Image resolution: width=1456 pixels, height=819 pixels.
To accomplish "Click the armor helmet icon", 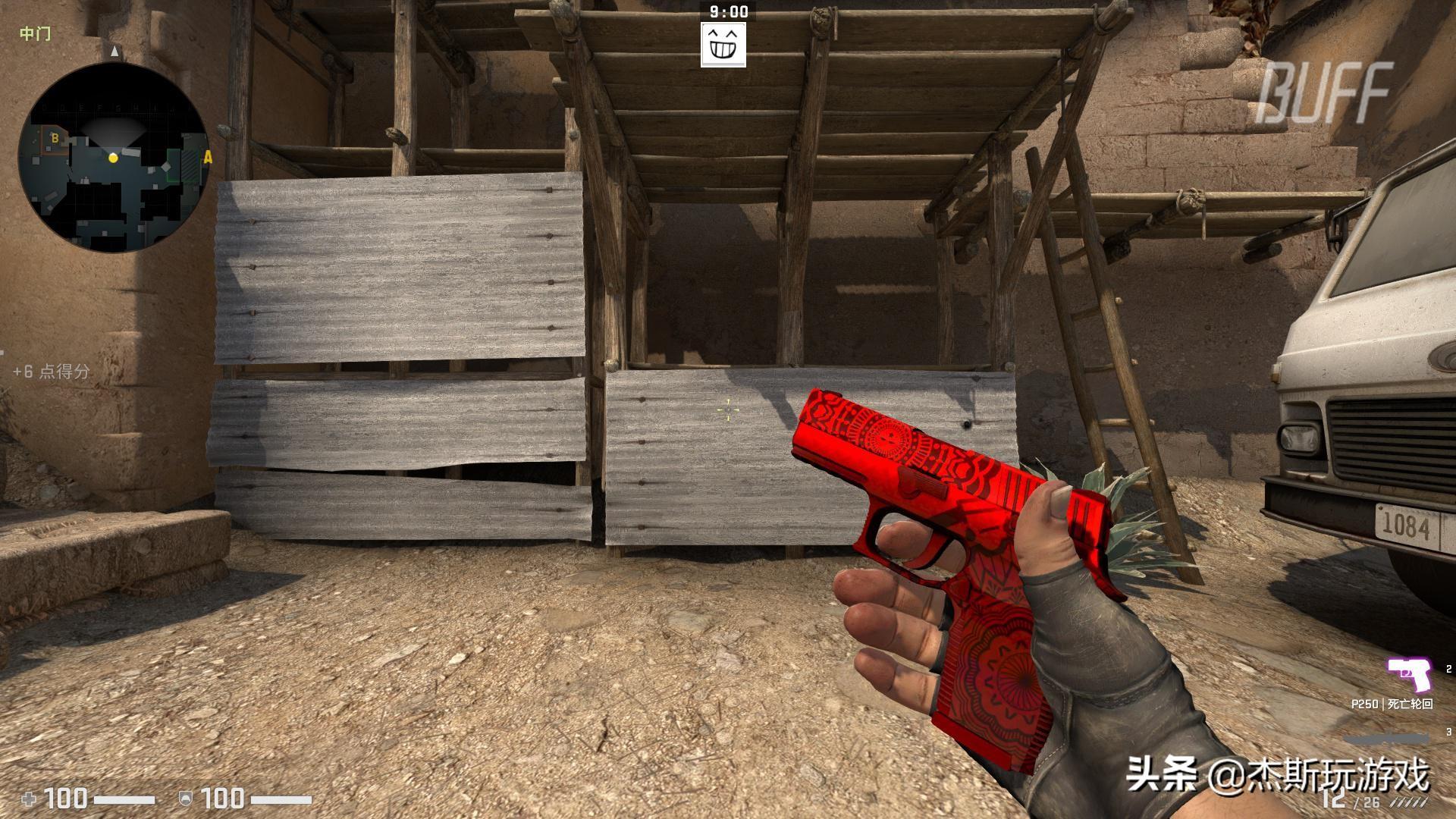I will pyautogui.click(x=184, y=798).
